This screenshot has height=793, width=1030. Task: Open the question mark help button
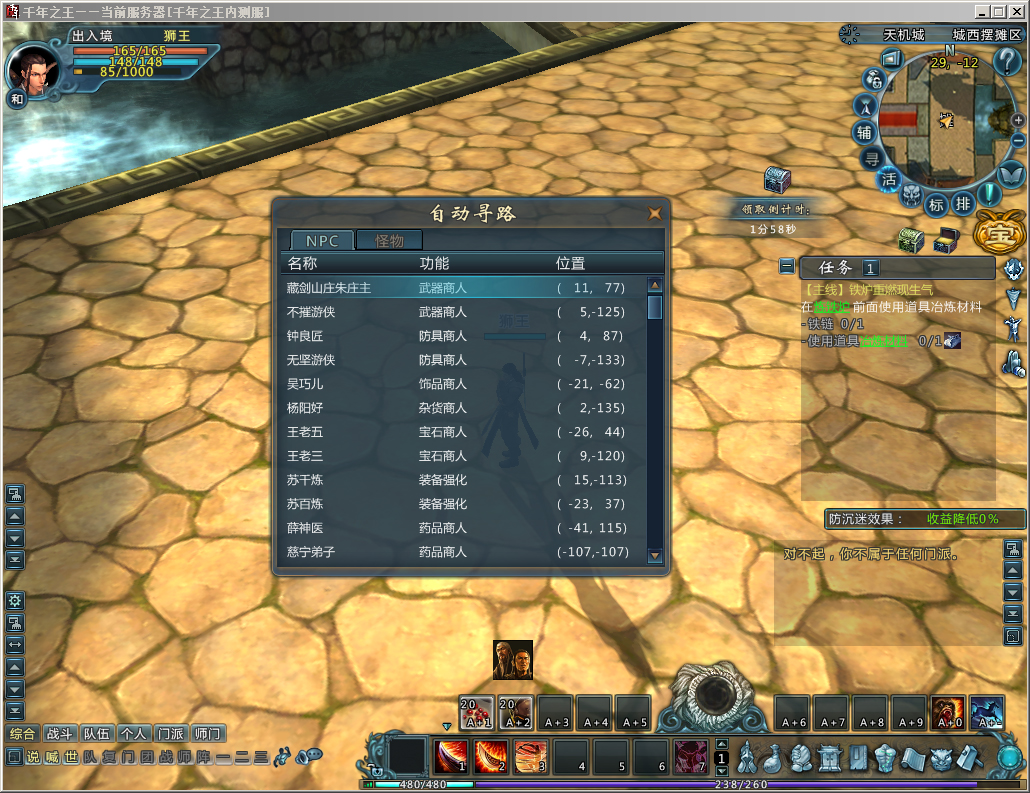point(1006,61)
